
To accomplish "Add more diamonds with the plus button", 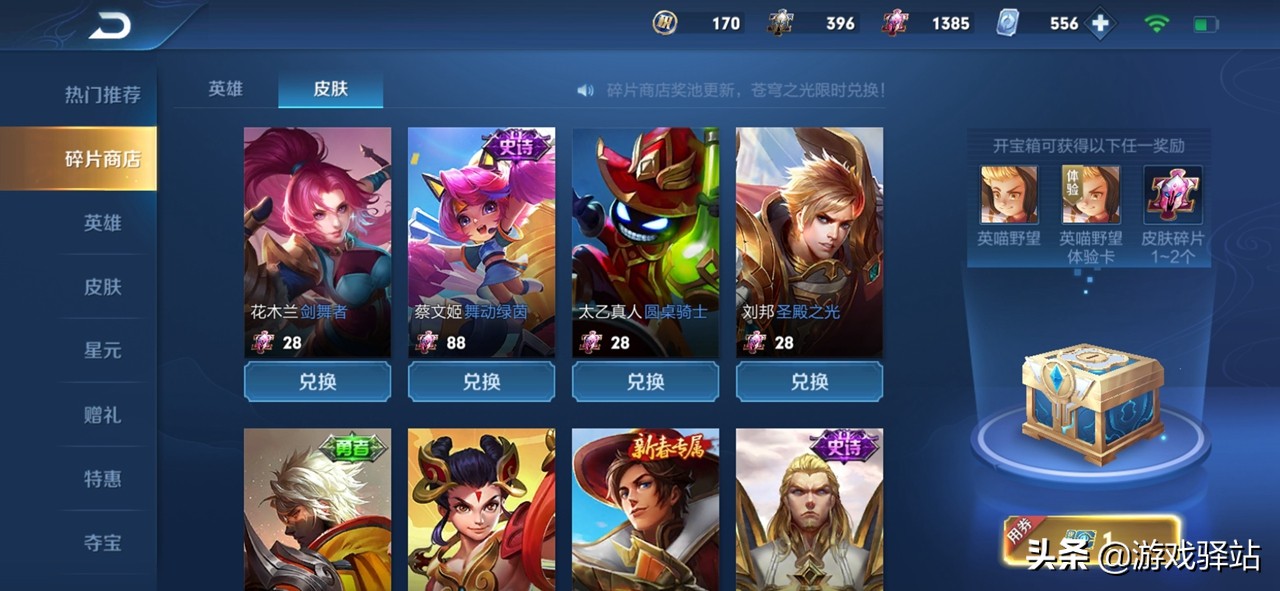I will coord(1100,24).
